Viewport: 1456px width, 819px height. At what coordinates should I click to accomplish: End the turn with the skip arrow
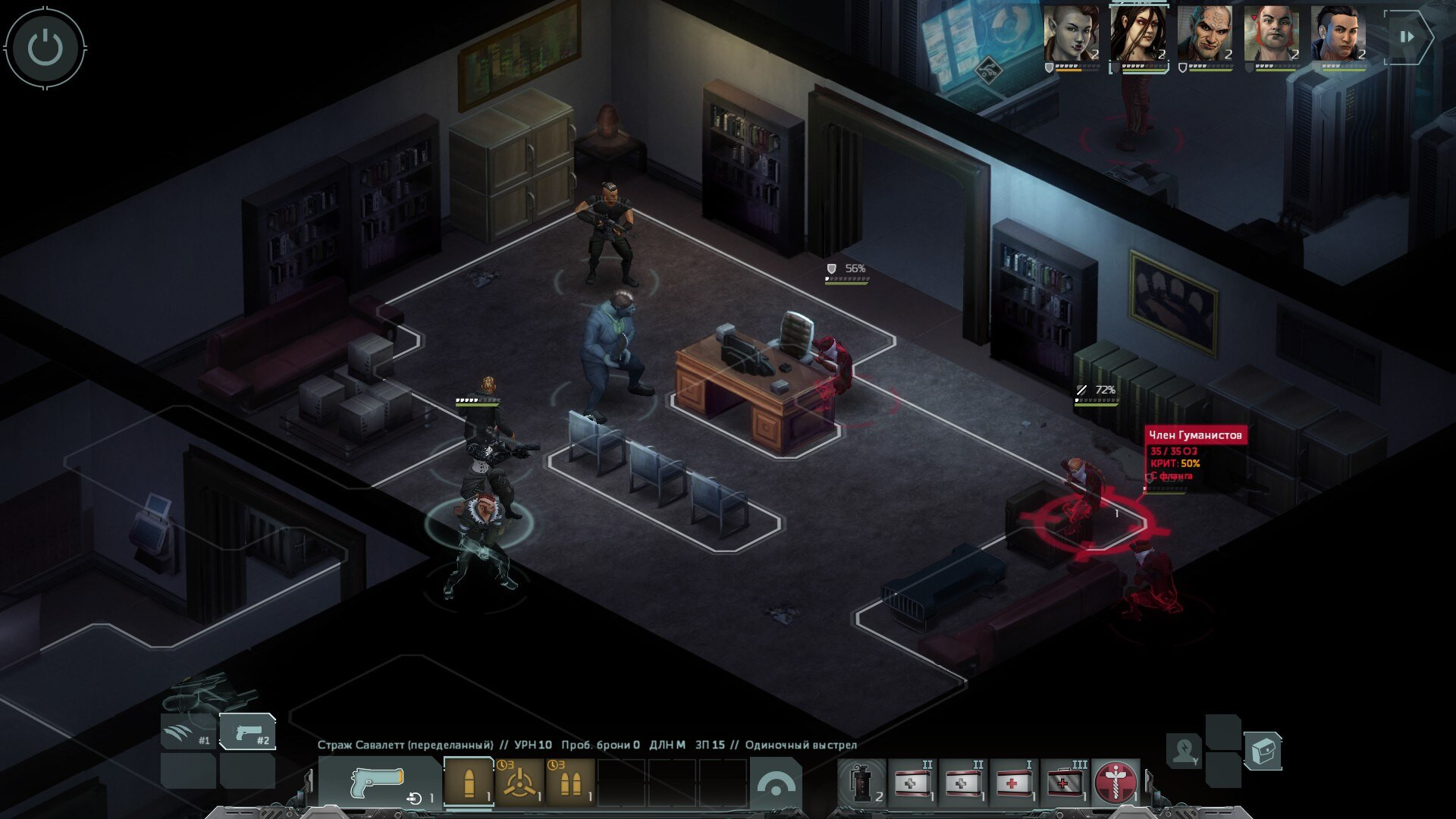[x=1407, y=36]
